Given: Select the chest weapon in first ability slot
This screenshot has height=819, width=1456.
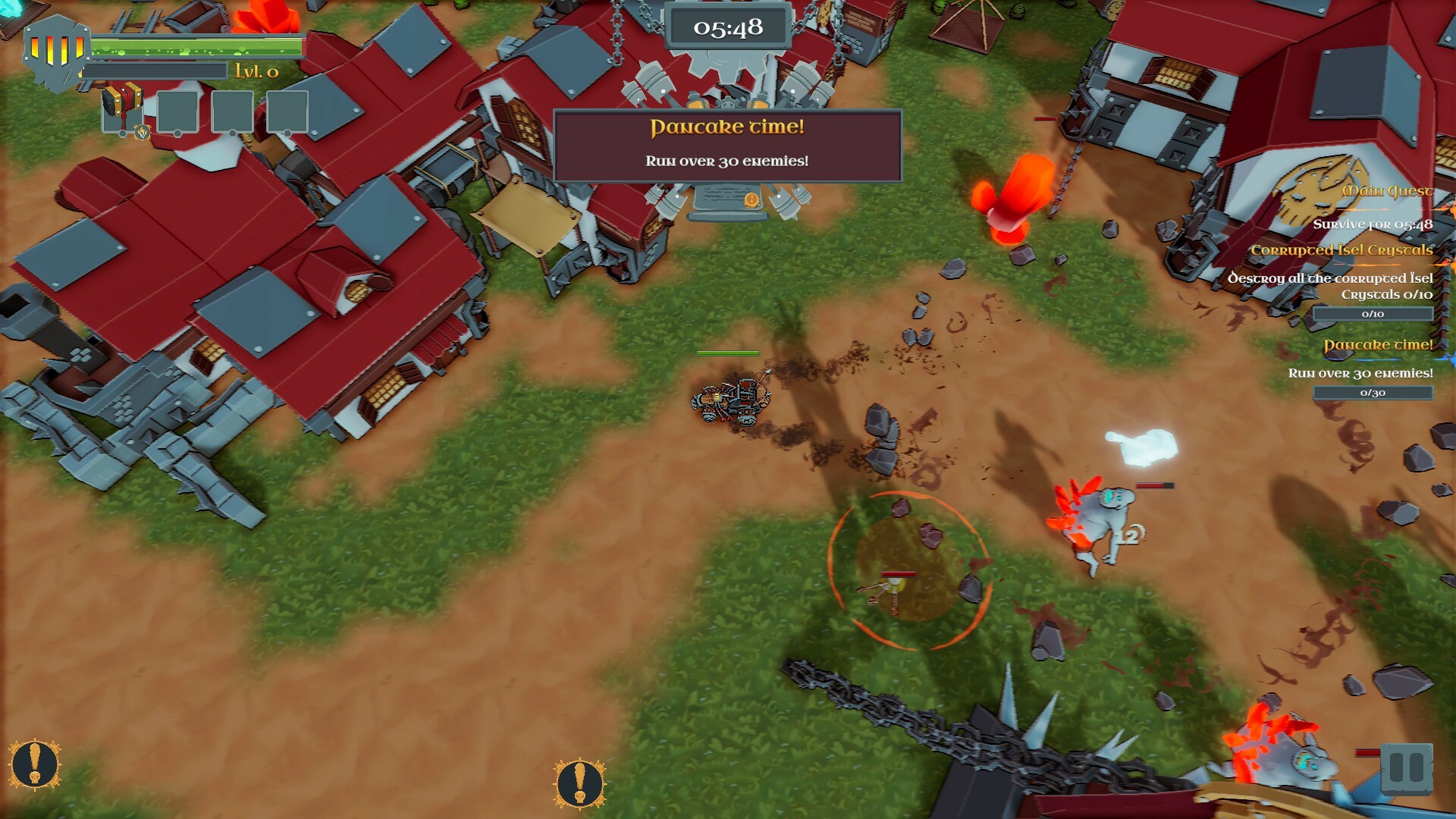Looking at the screenshot, I should tap(121, 111).
